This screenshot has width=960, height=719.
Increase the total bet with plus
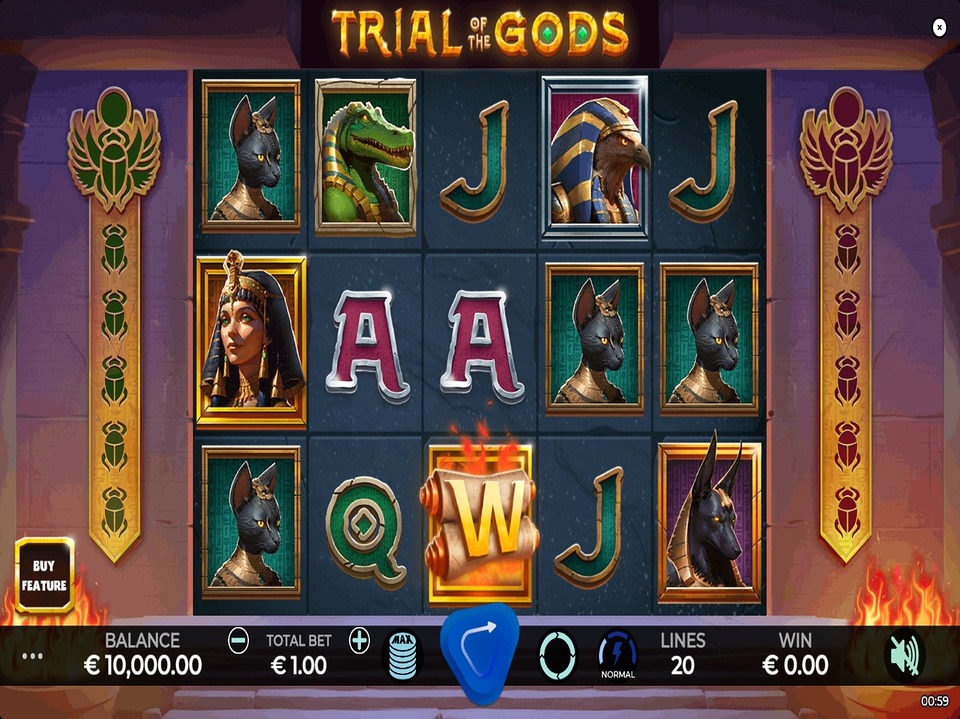coord(359,641)
